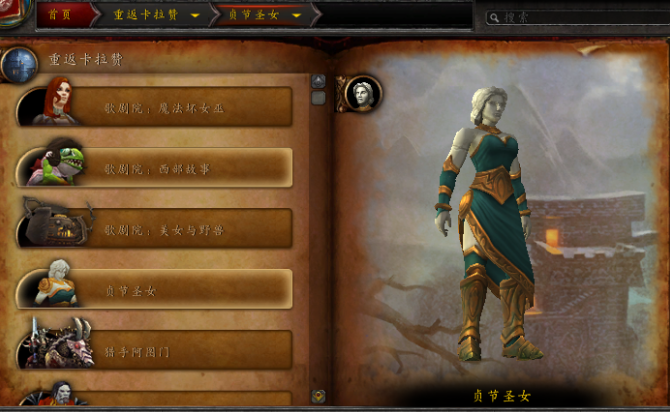This screenshot has width=670, height=412.
Task: Click the boss list scrollbar thumb
Action: coord(319,98)
